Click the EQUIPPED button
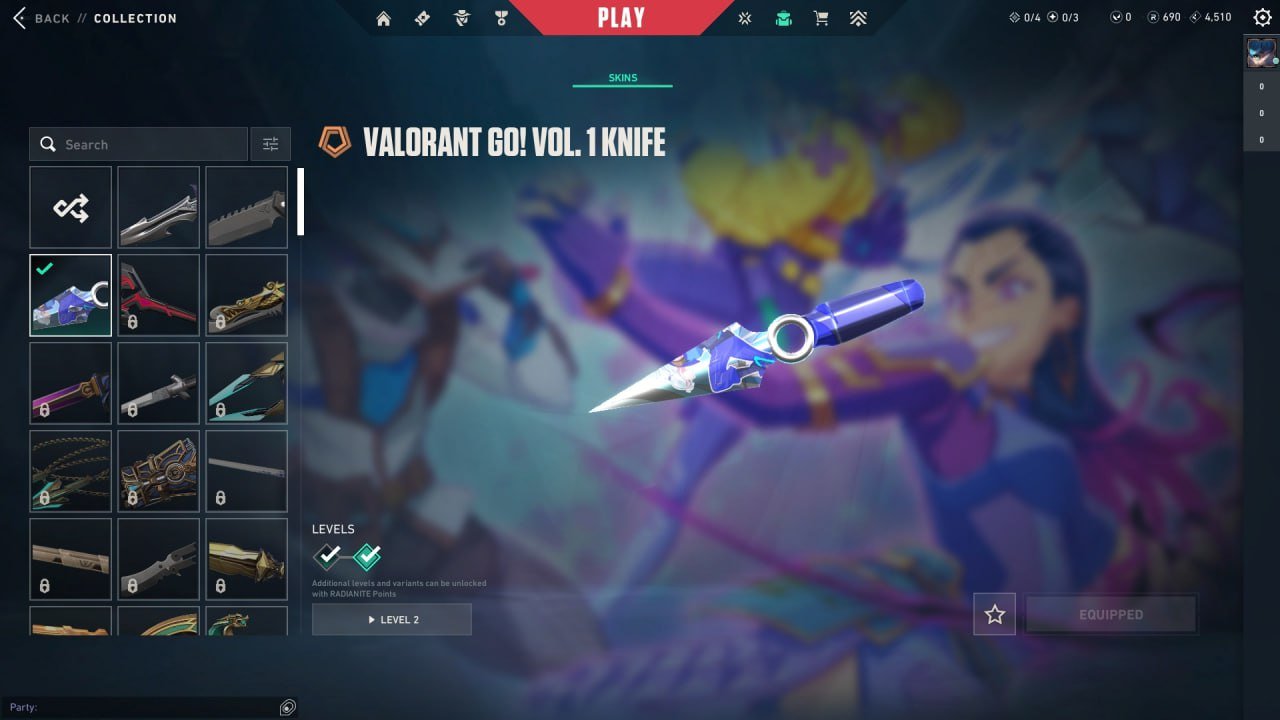The width and height of the screenshot is (1280, 720). point(1111,614)
